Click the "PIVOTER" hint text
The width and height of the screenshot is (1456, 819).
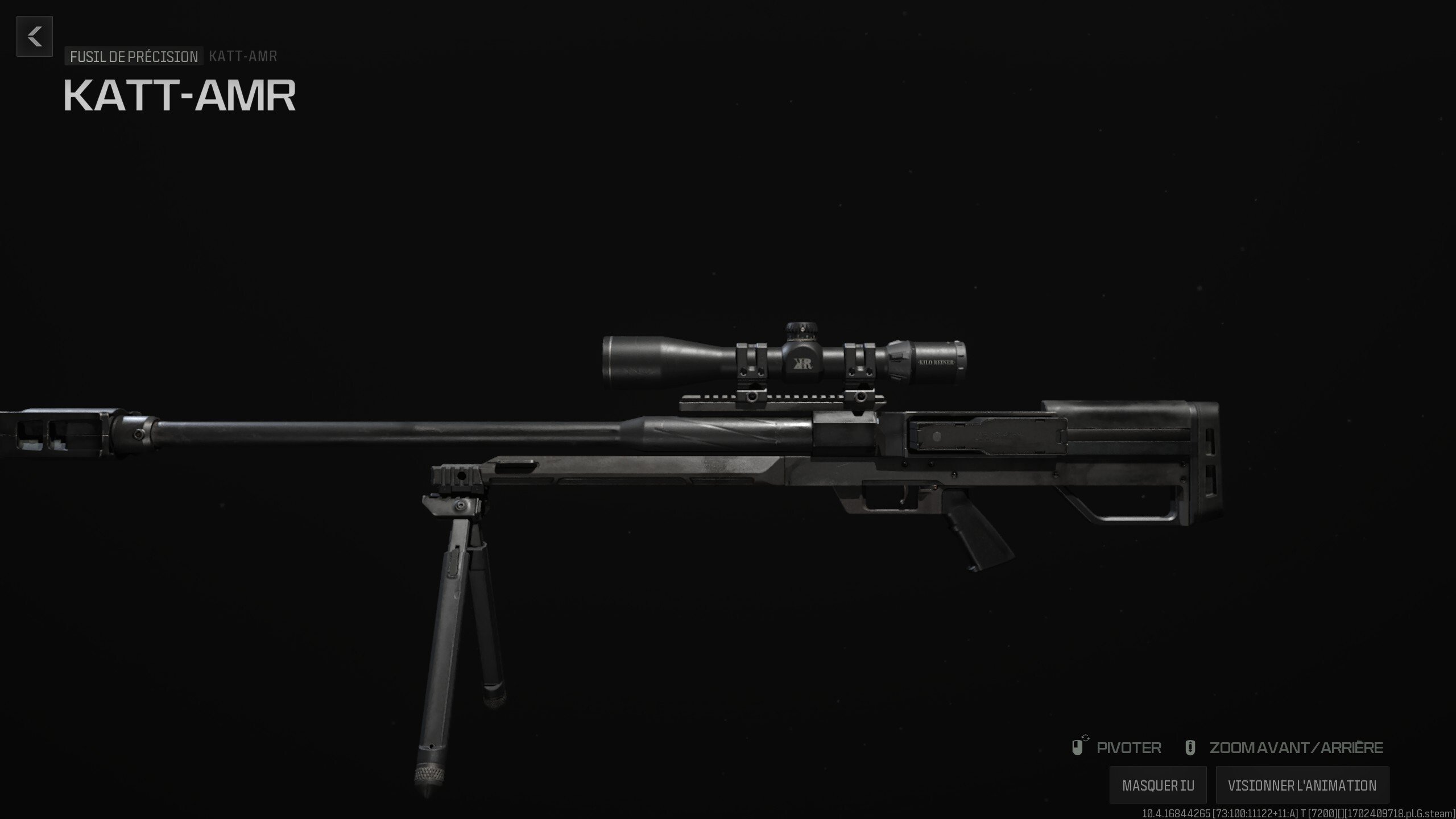click(1128, 747)
